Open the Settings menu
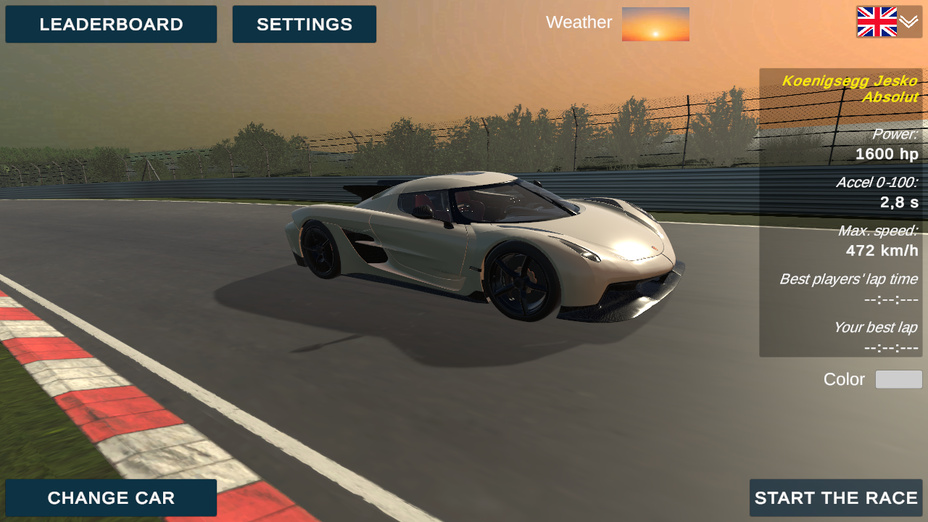The width and height of the screenshot is (928, 522). coord(304,24)
